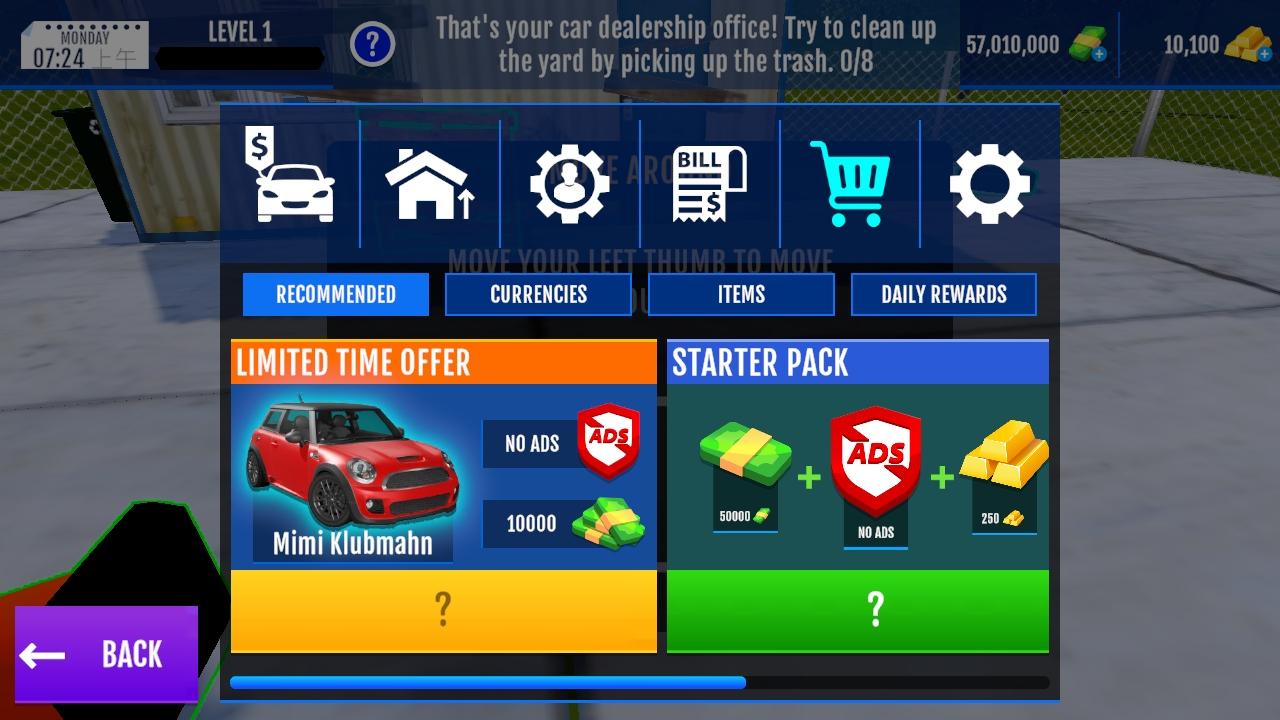Open the bills receipt icon
1280x720 pixels.
(x=710, y=184)
